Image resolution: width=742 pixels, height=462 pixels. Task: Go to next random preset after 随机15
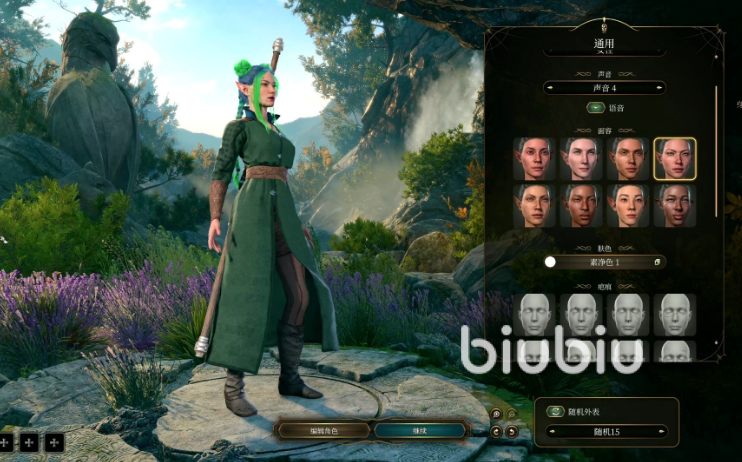tap(663, 433)
